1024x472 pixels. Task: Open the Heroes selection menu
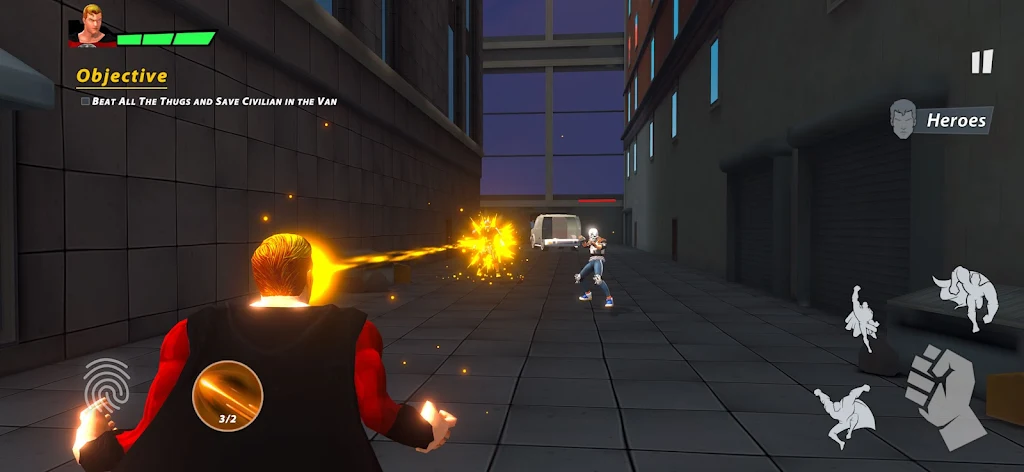[x=940, y=120]
